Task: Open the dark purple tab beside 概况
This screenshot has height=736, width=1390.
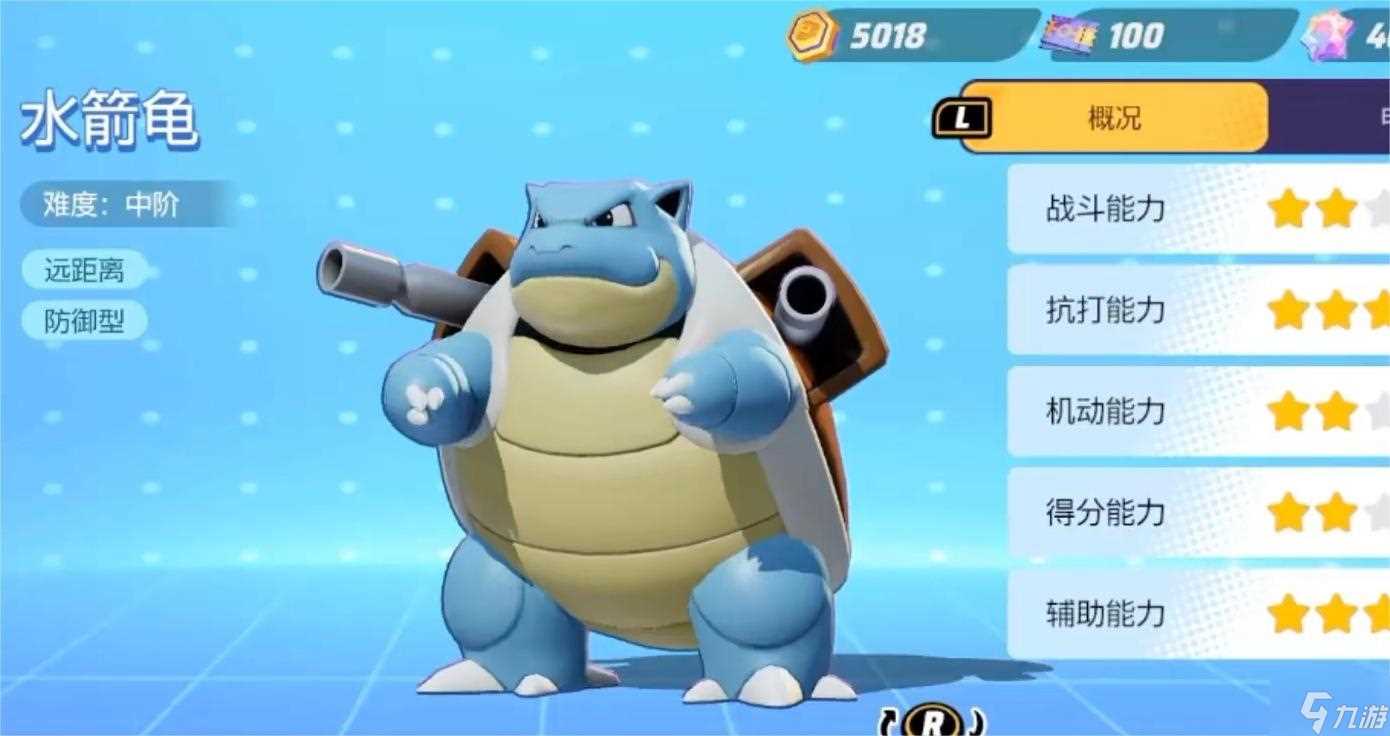Action: click(1332, 118)
